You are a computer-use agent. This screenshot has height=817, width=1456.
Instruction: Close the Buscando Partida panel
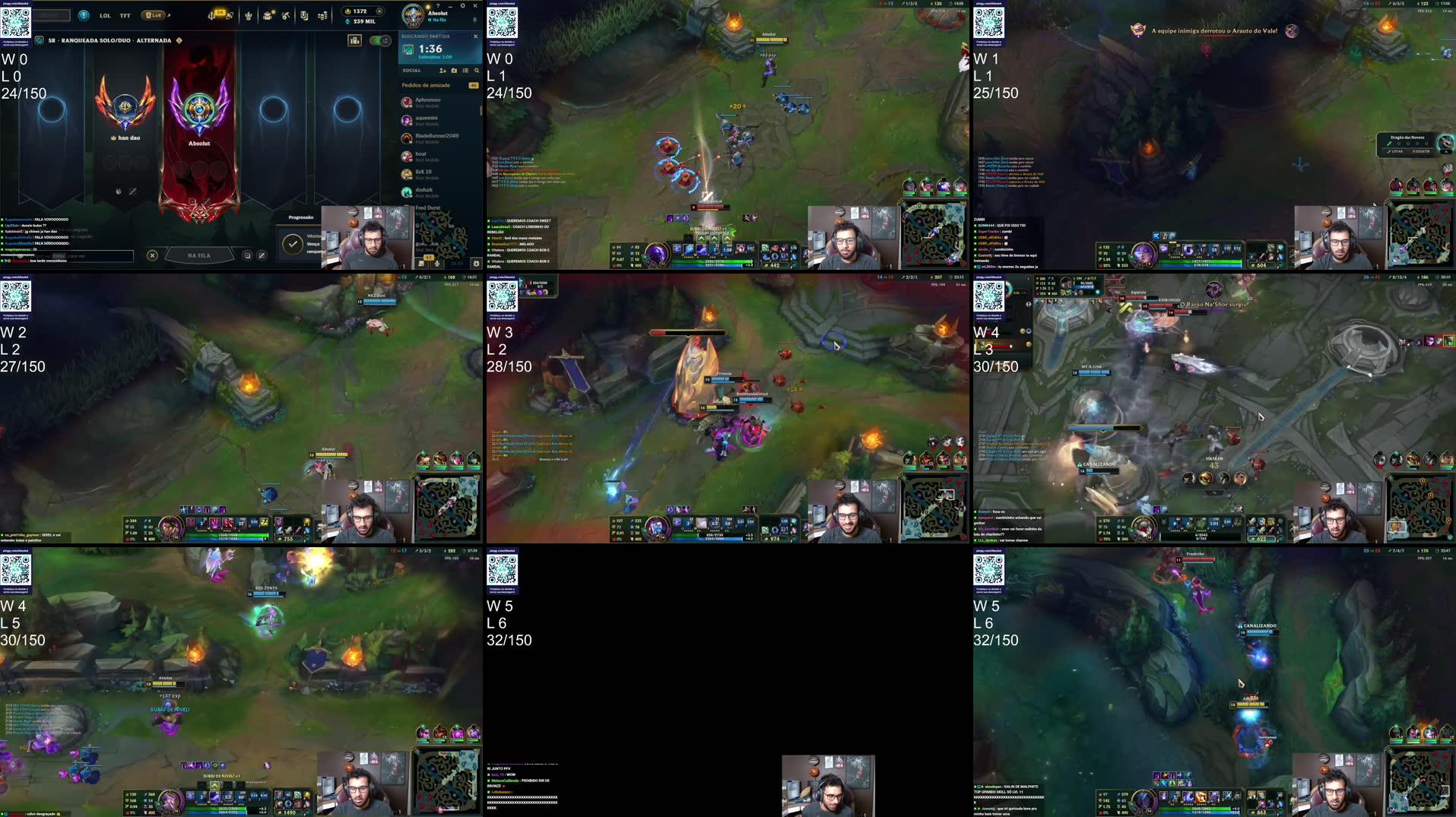click(x=476, y=36)
